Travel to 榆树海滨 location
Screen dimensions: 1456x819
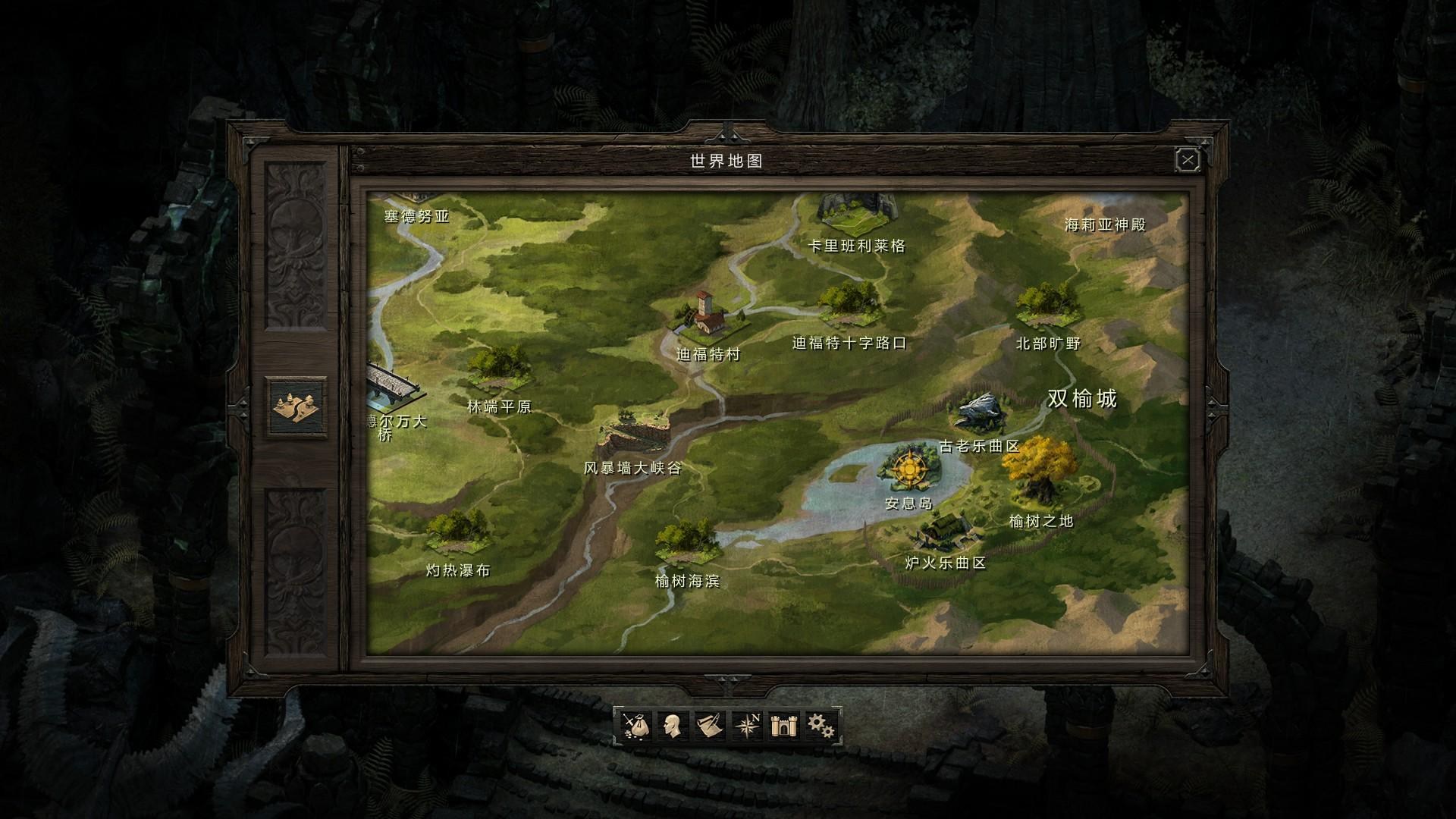click(687, 540)
